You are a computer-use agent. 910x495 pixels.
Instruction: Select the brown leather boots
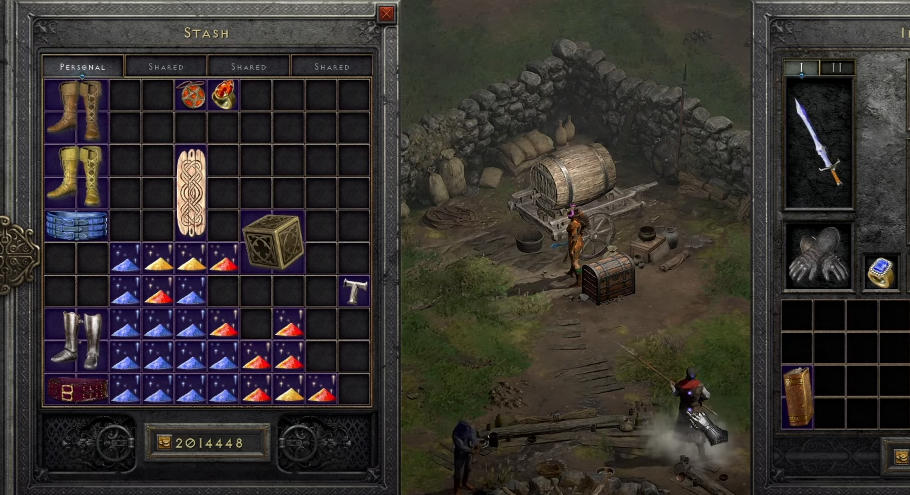point(76,110)
